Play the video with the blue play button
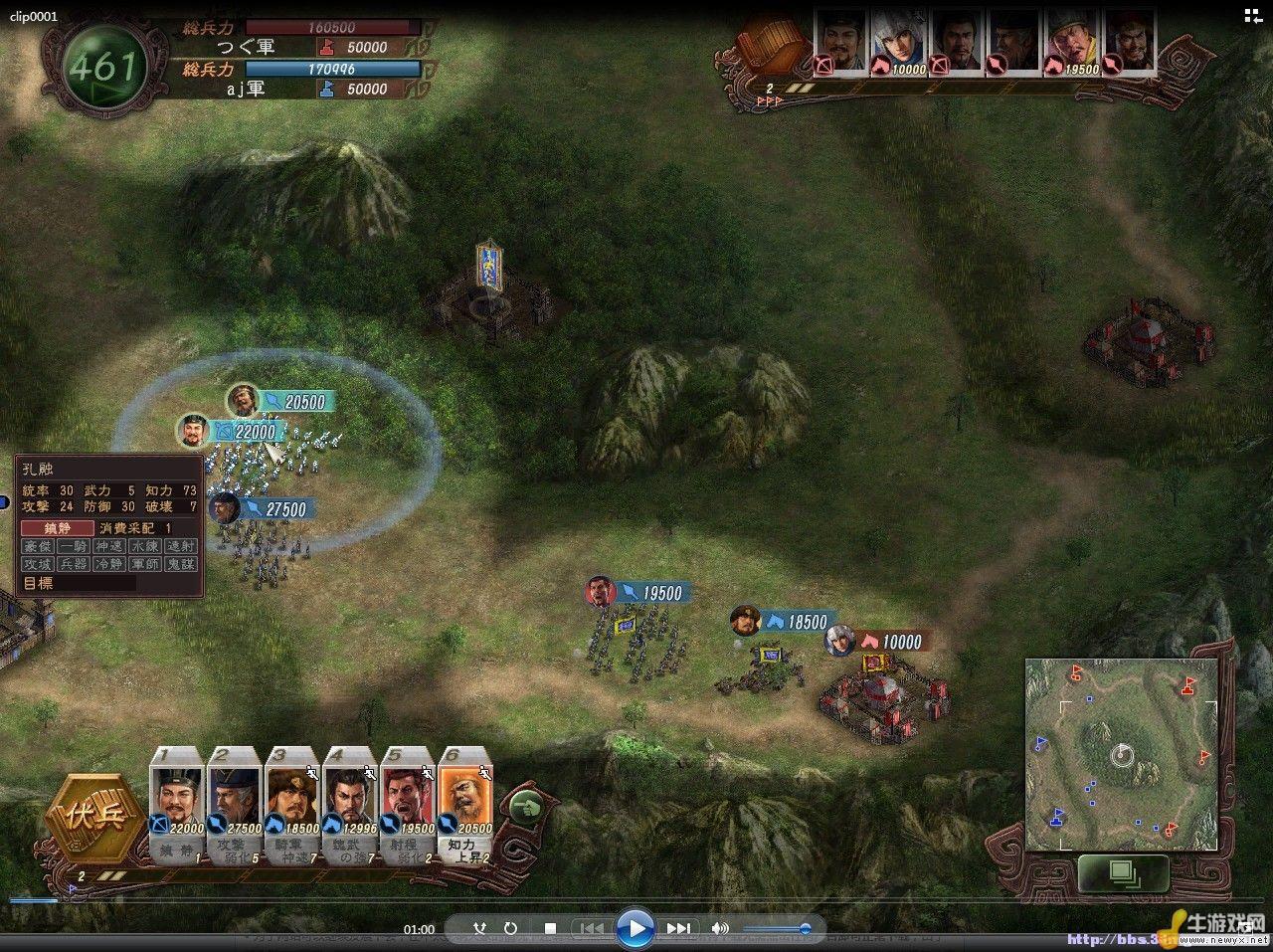This screenshot has width=1273, height=952. (635, 929)
